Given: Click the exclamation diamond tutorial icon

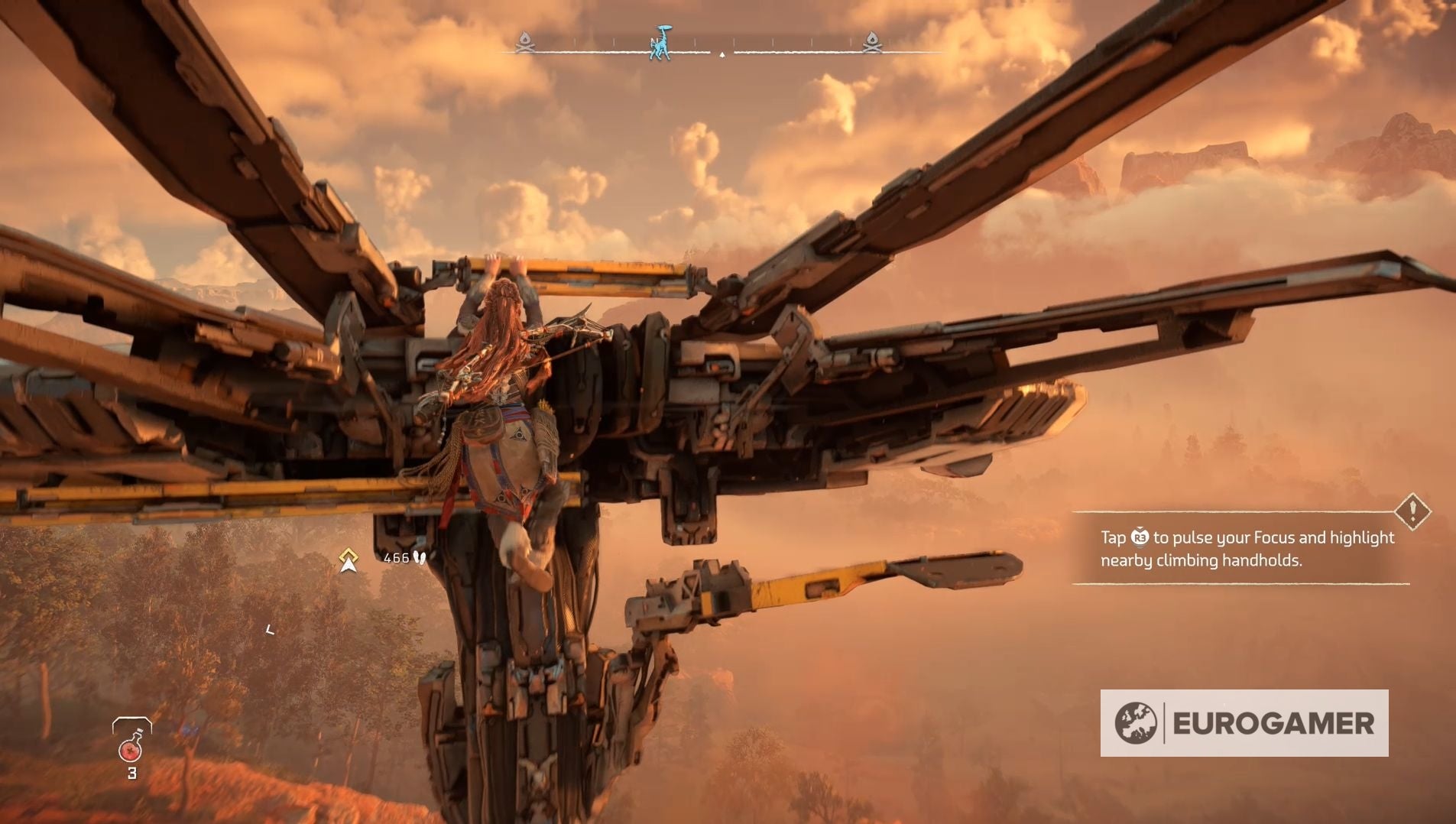Looking at the screenshot, I should click(x=1412, y=511).
